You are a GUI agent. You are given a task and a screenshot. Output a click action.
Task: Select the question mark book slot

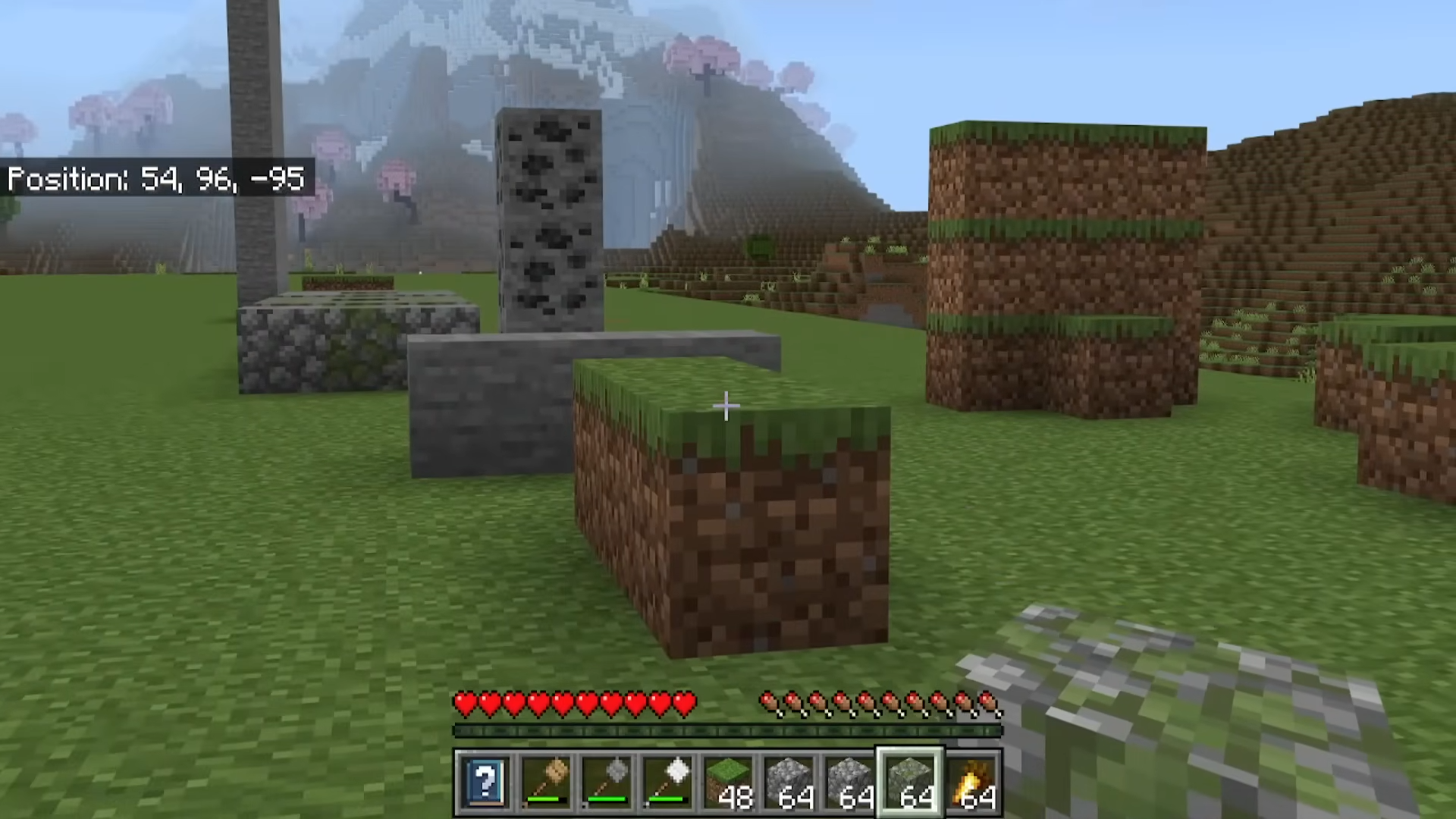[485, 780]
